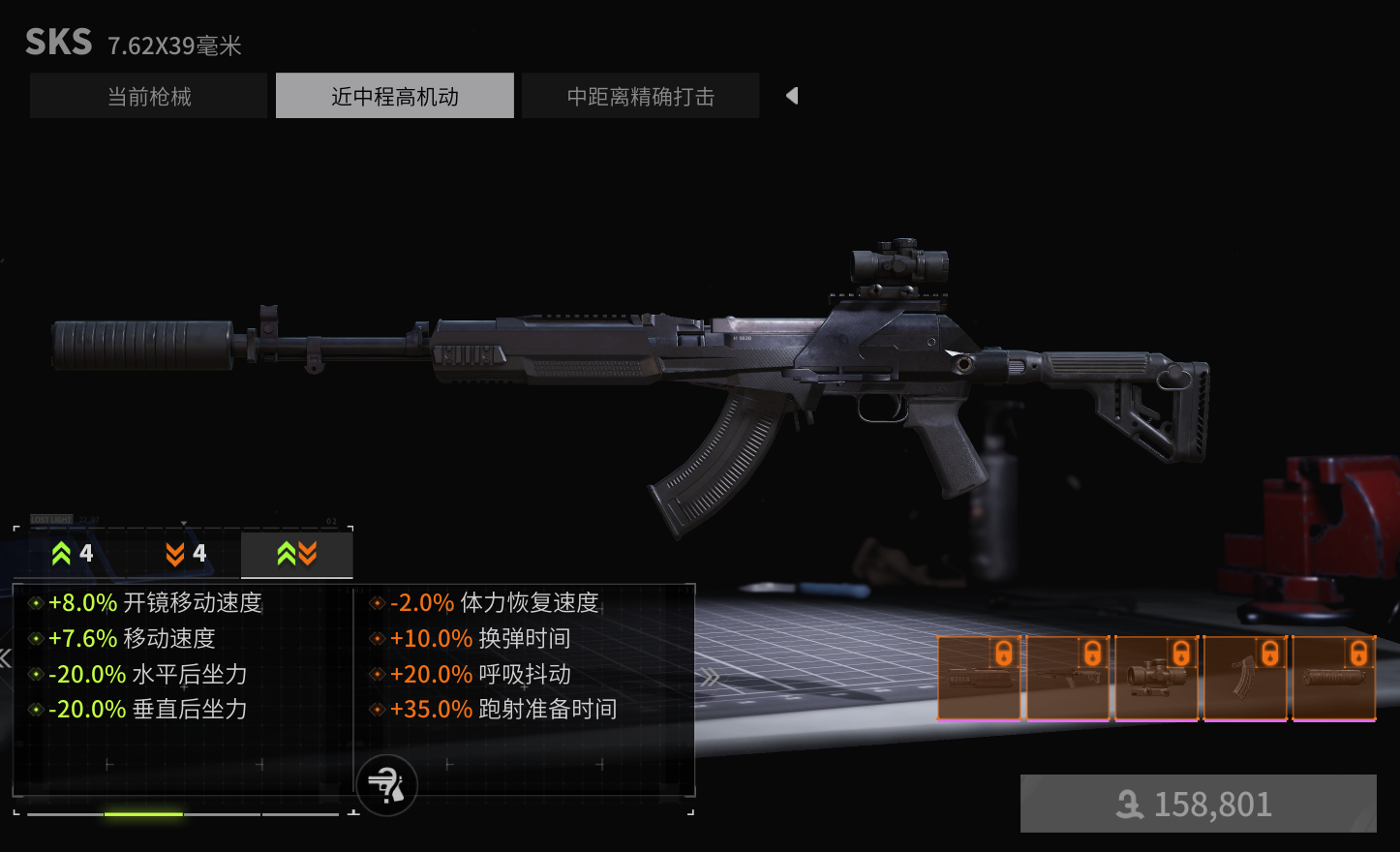This screenshot has width=1400, height=852.
Task: Open the 中距离精确打击 preset tab
Action: point(640,96)
